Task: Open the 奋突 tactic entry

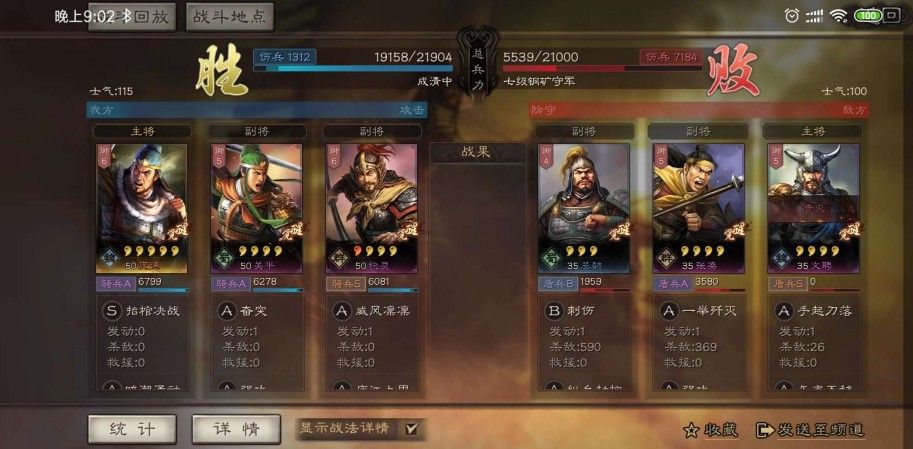Action: click(x=257, y=311)
